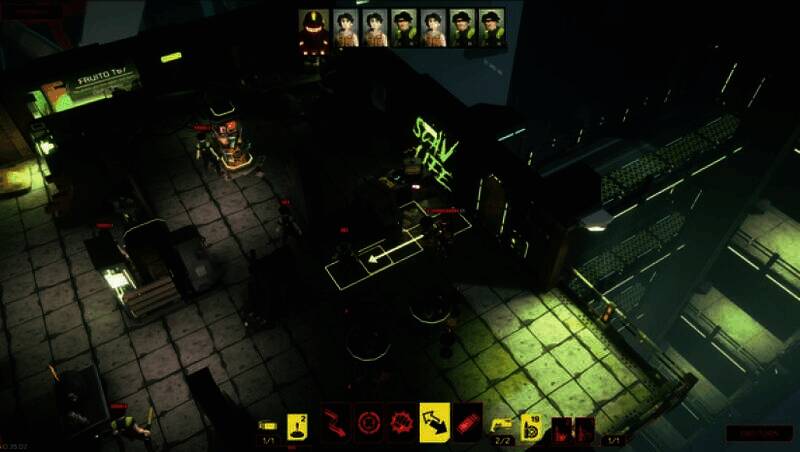The image size is (800, 452).
Task: Select the red helmeted robot portrait
Action: [x=313, y=29]
